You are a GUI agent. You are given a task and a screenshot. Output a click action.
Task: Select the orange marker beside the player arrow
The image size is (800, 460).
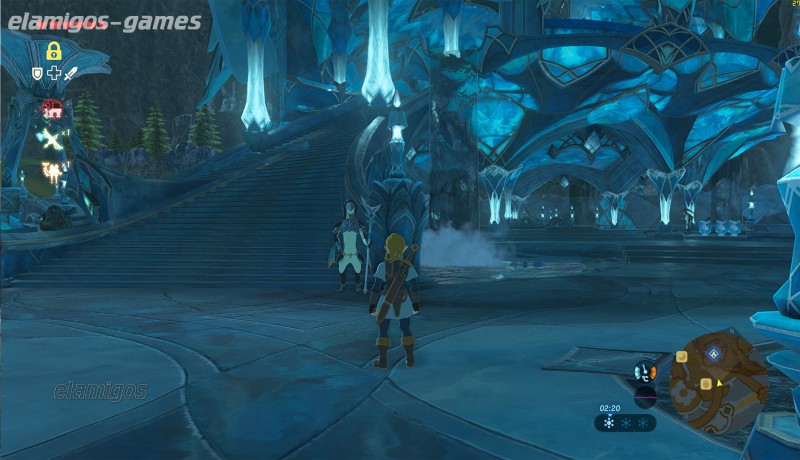(707, 384)
